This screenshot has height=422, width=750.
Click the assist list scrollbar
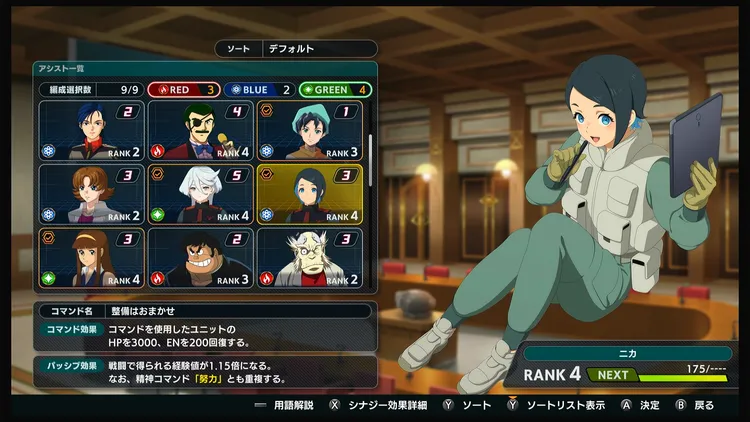[x=370, y=150]
